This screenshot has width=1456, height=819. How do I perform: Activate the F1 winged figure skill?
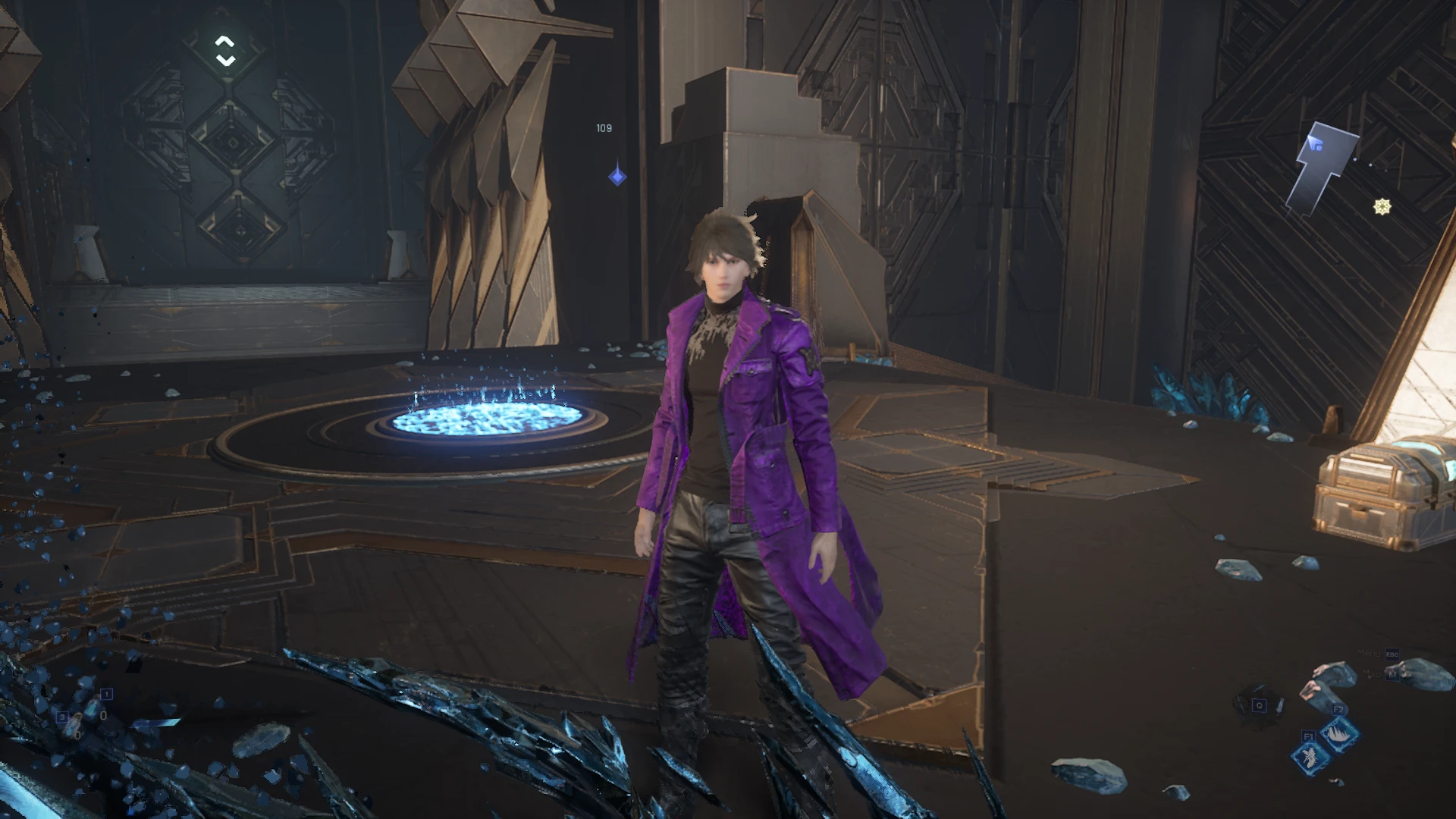pos(1311,755)
